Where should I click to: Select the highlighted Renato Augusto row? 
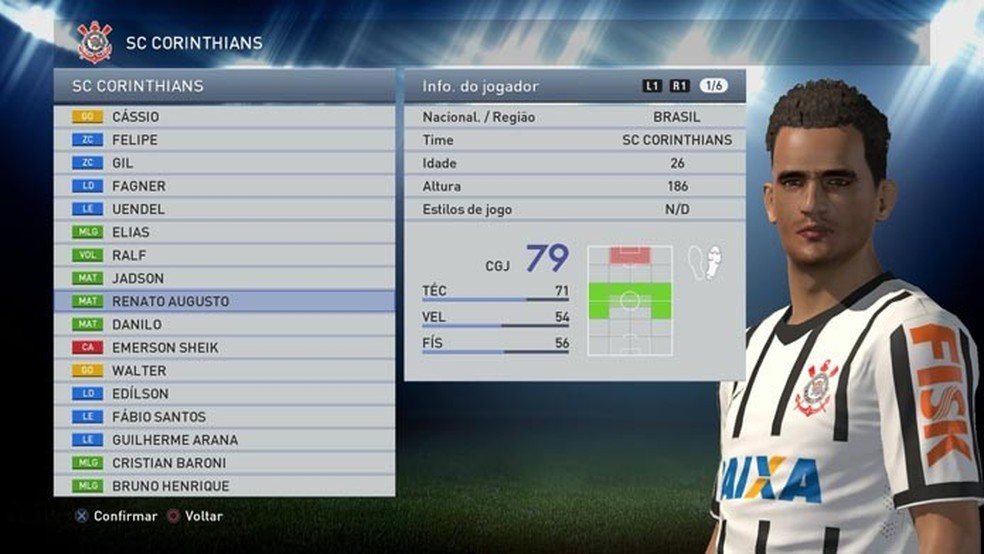224,301
